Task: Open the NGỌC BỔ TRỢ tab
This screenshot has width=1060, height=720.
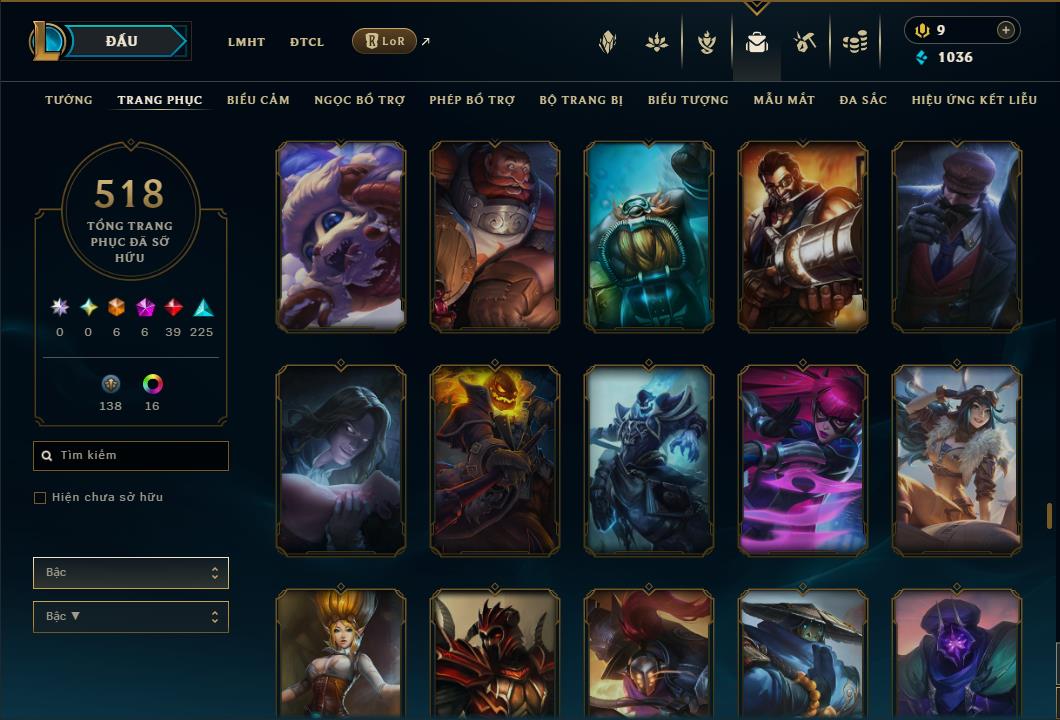Action: pos(359,100)
